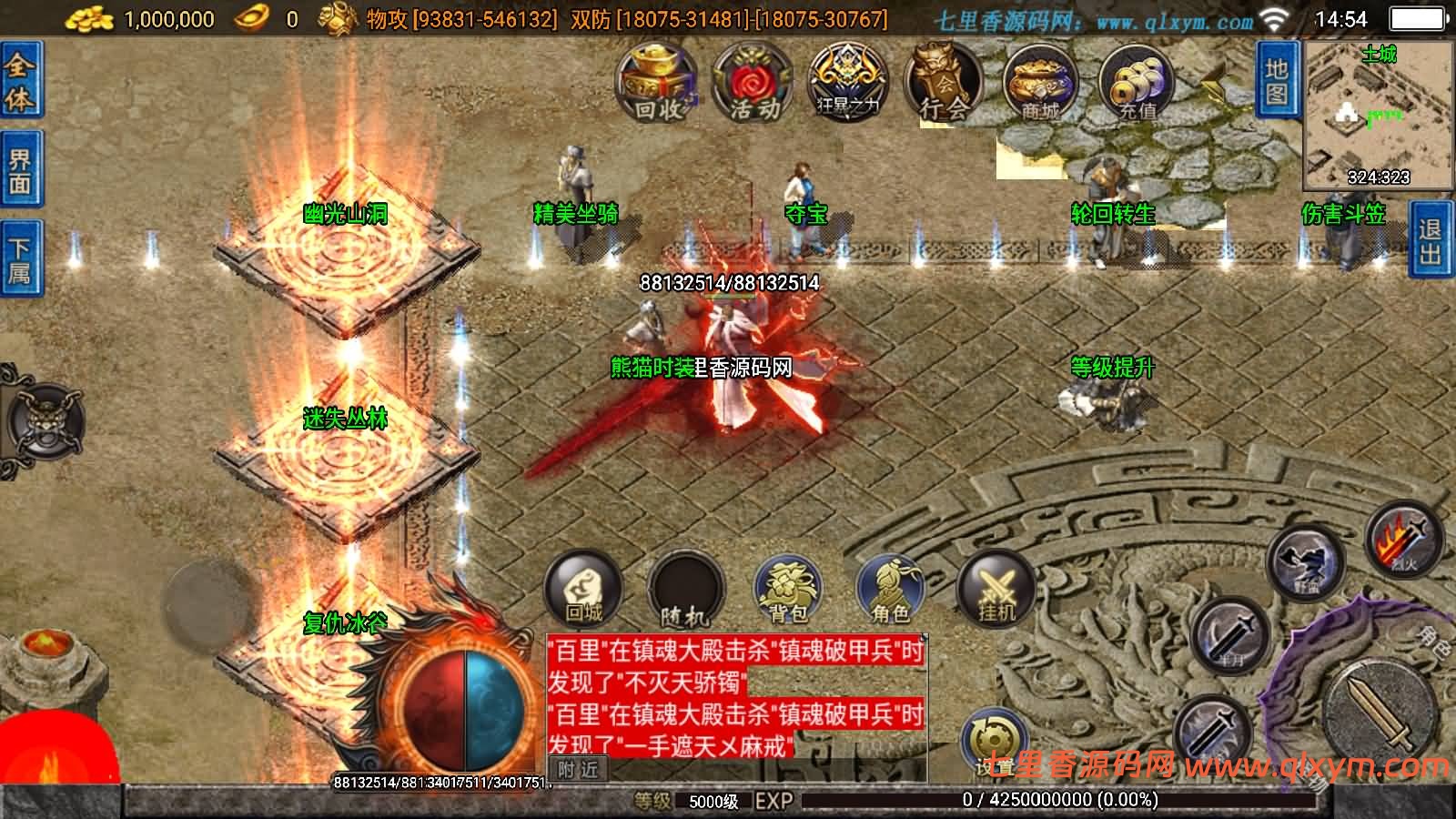Teleport via the 幽光山洞 portal label

[x=344, y=214]
